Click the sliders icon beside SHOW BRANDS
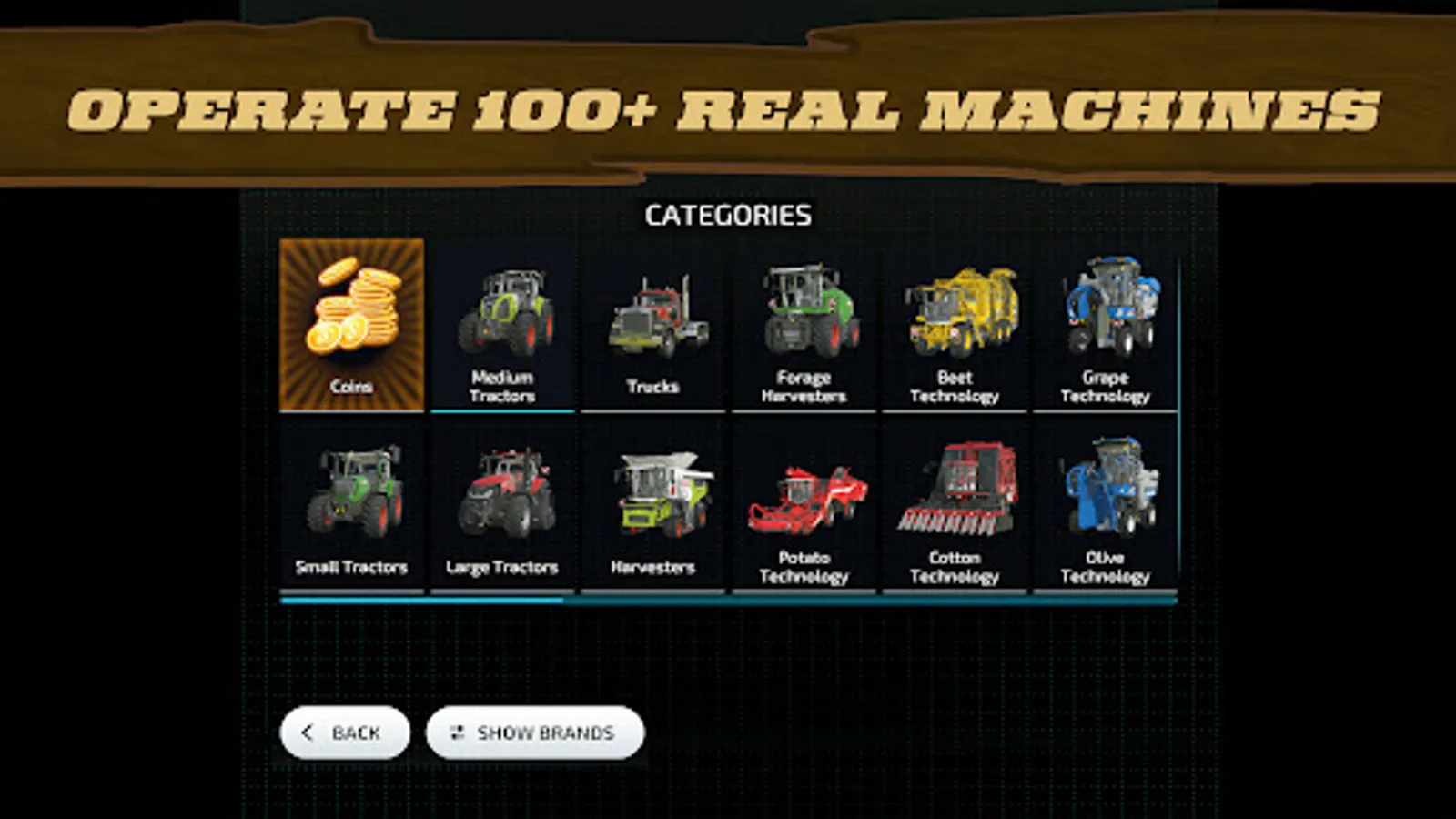Viewport: 1456px width, 819px height. point(458,733)
